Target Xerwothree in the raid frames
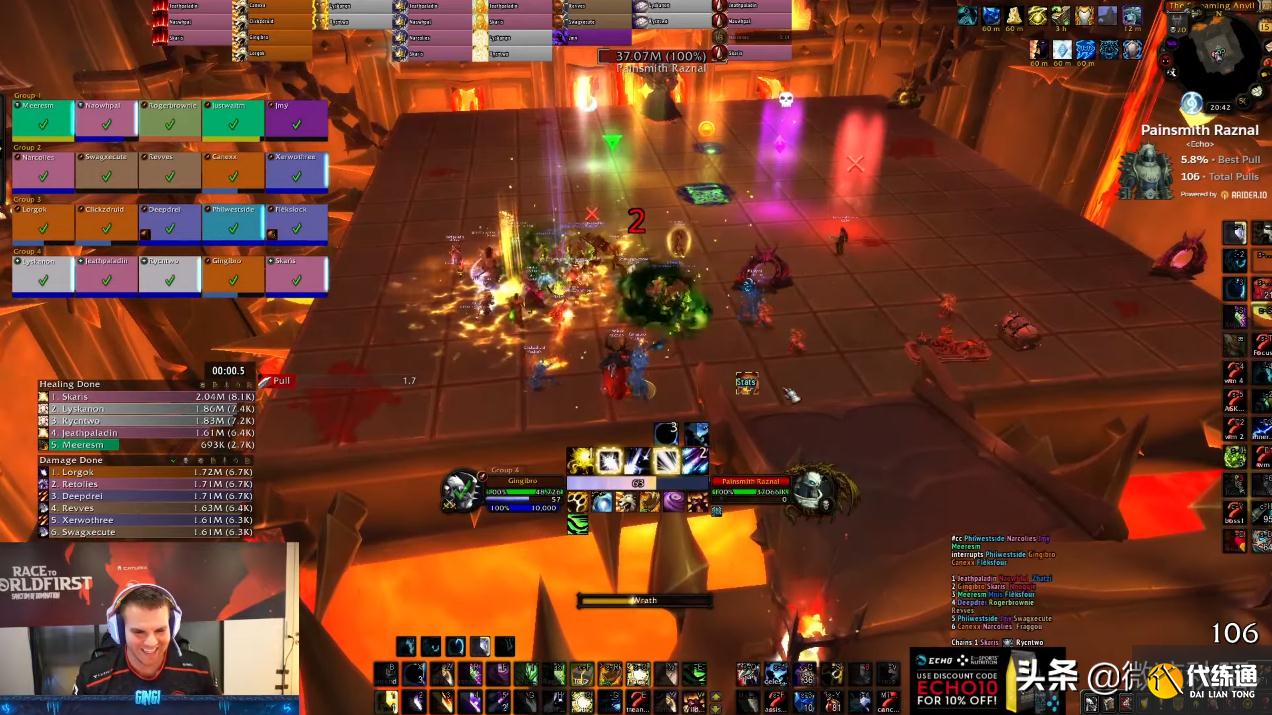Image resolution: width=1272 pixels, height=715 pixels. pos(297,171)
